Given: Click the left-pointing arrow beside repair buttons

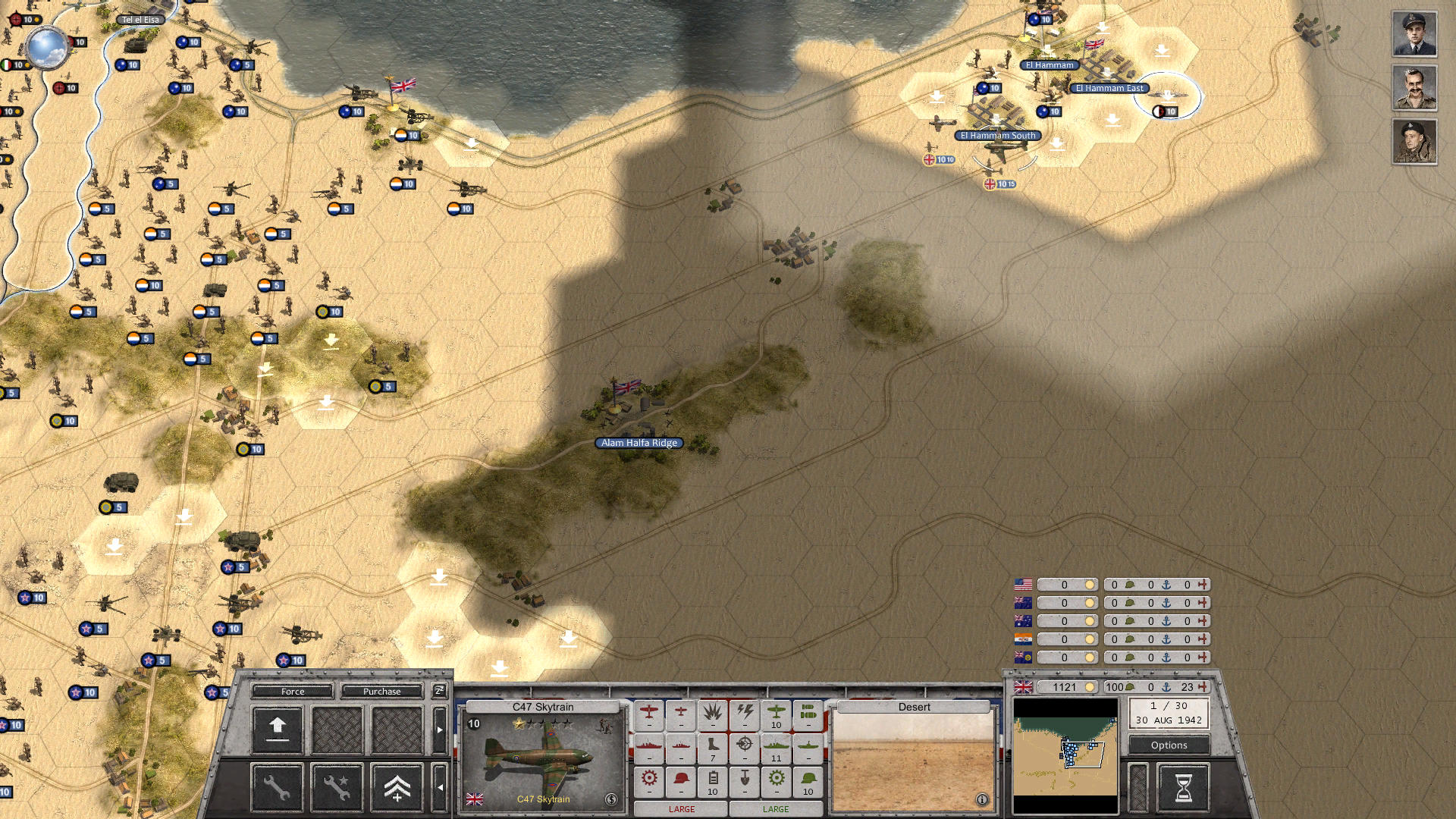Looking at the screenshot, I should [x=440, y=788].
